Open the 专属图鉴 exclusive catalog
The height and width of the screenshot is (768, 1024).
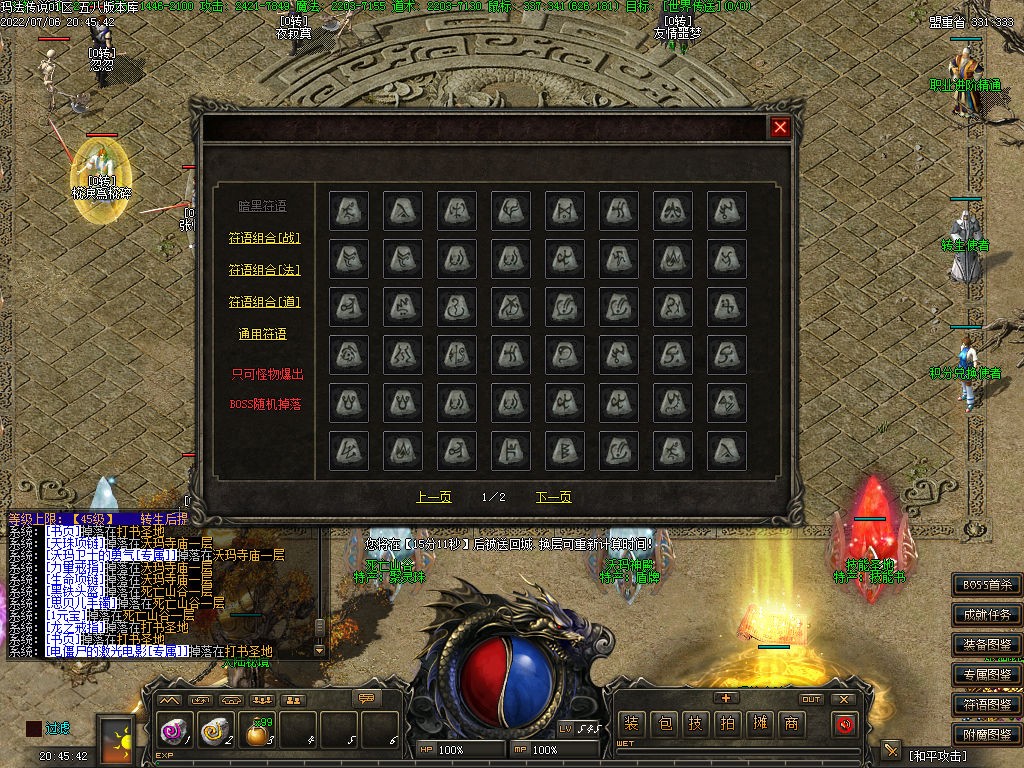pos(987,675)
